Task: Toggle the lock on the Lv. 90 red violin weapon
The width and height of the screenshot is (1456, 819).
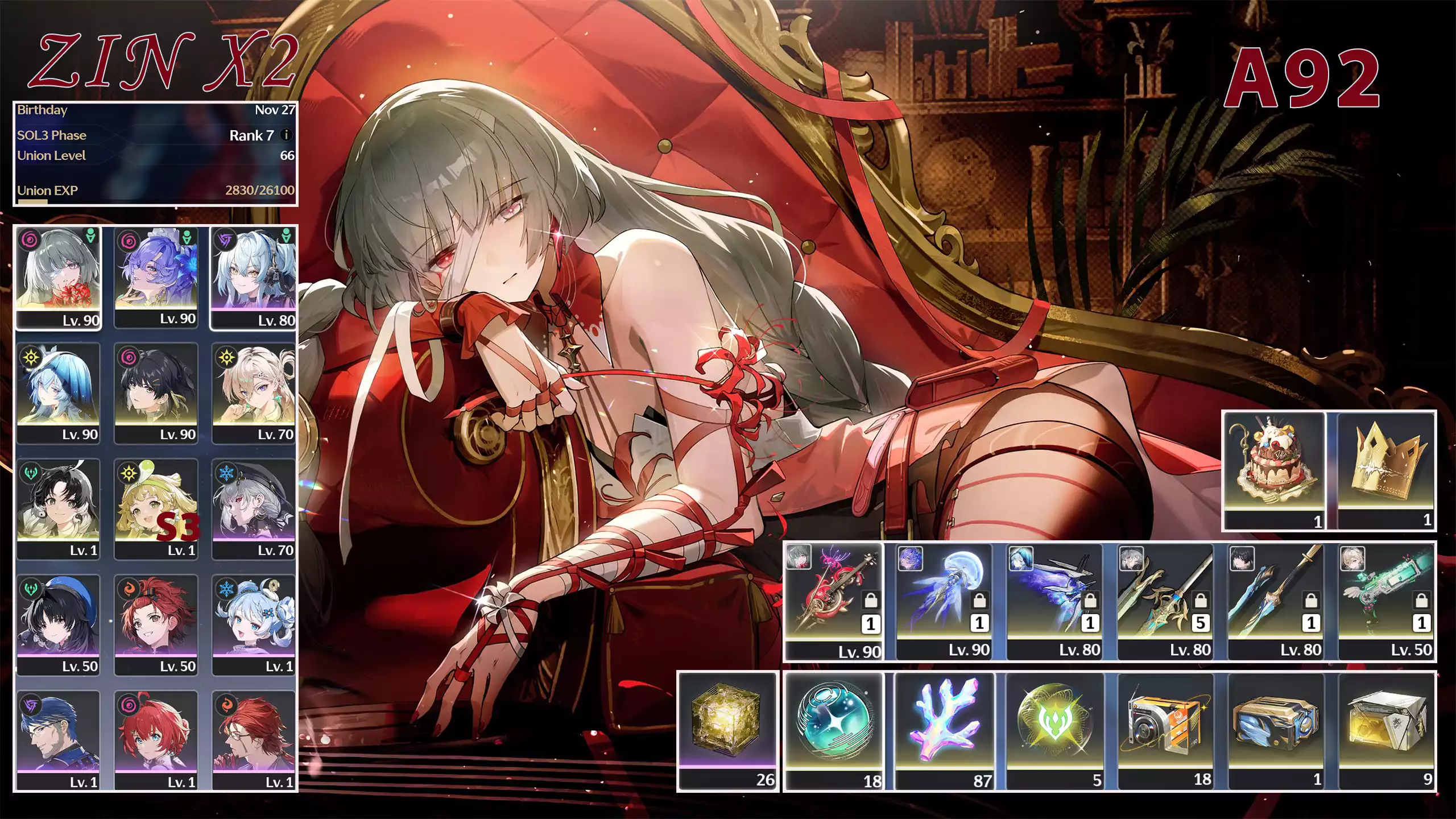Action: [870, 601]
